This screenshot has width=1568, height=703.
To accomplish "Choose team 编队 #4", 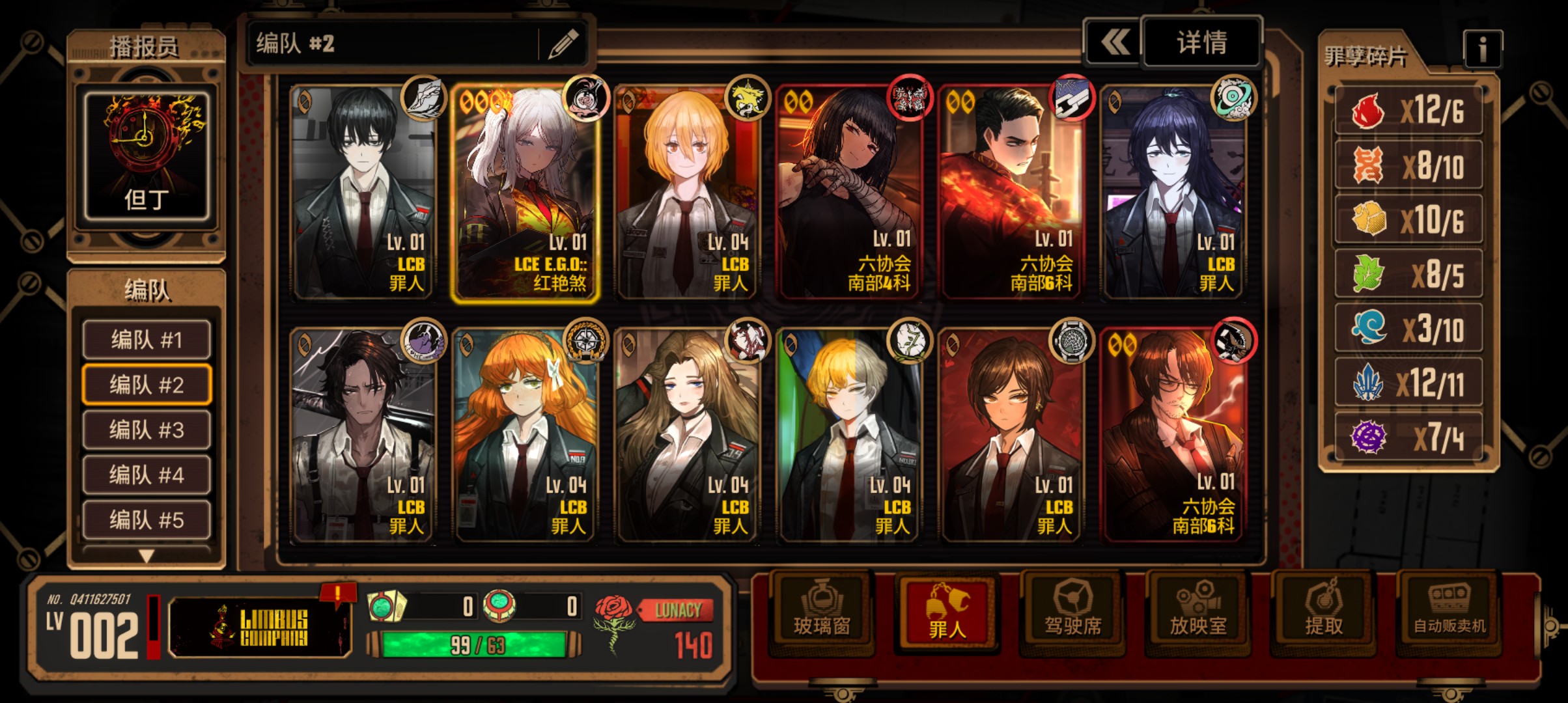I will coord(147,475).
